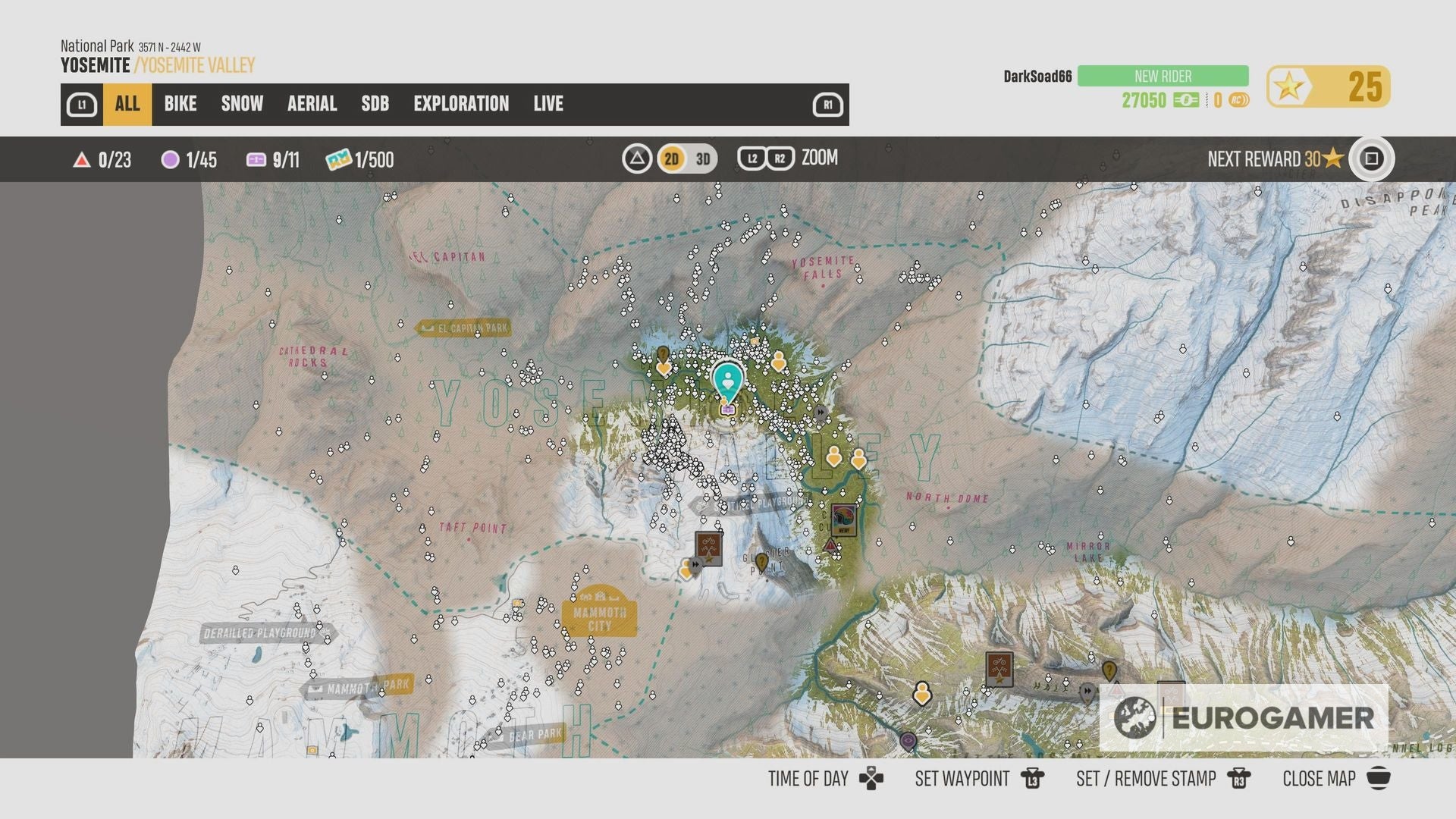The height and width of the screenshot is (819, 1456).
Task: Click the ticket 9/11 counter icon
Action: coord(256,158)
